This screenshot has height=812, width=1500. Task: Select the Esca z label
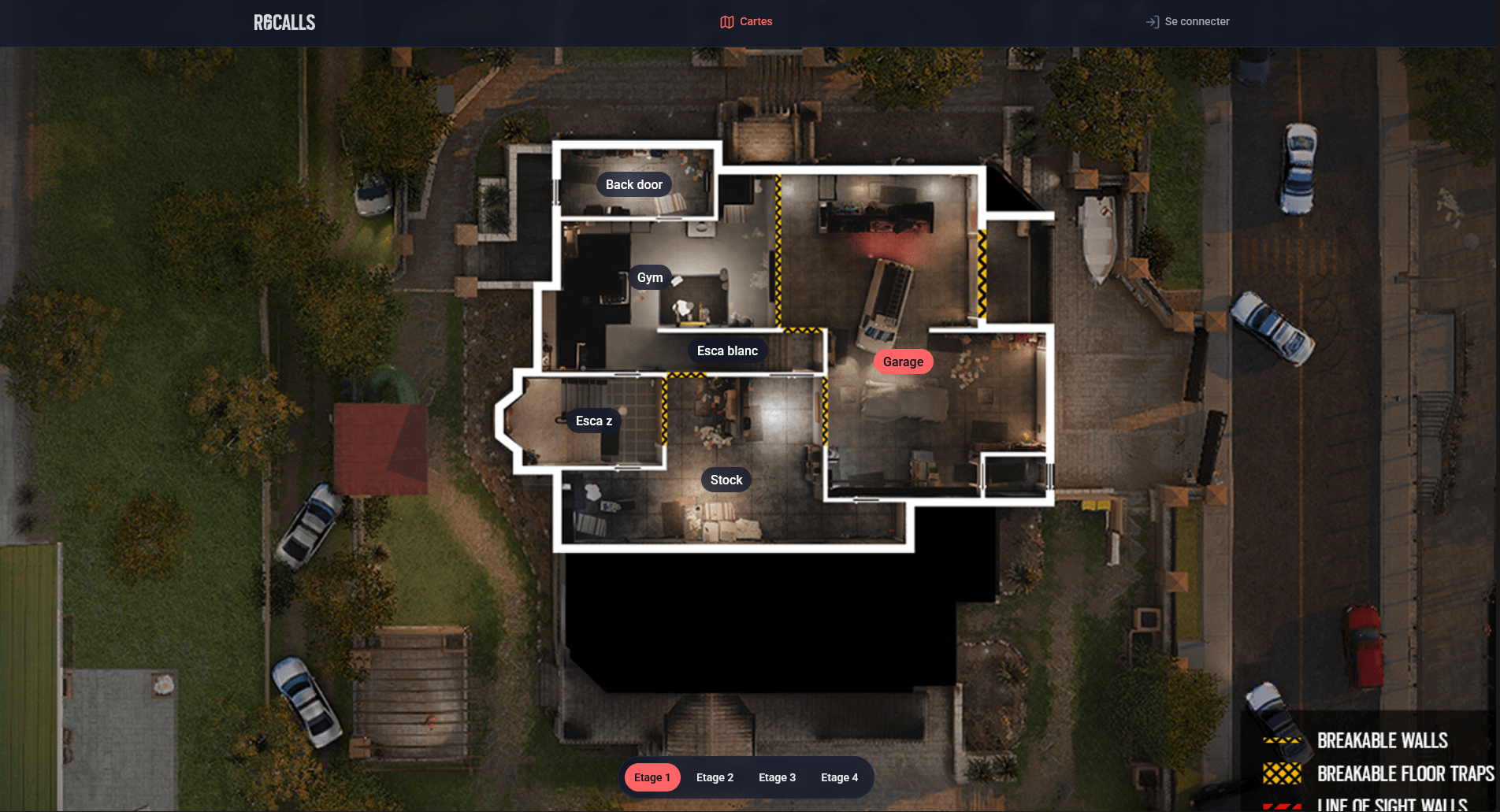point(593,421)
